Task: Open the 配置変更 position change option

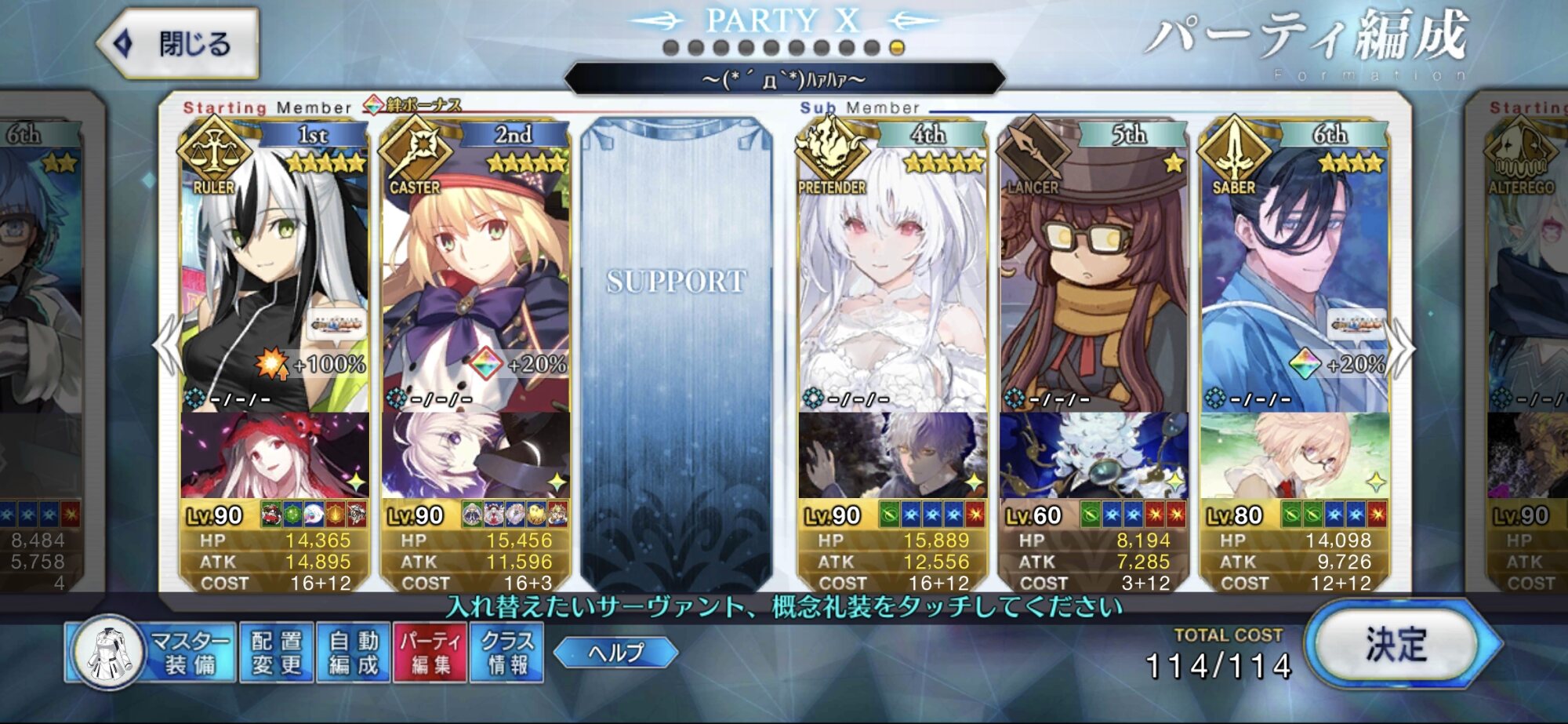Action: 277,653
